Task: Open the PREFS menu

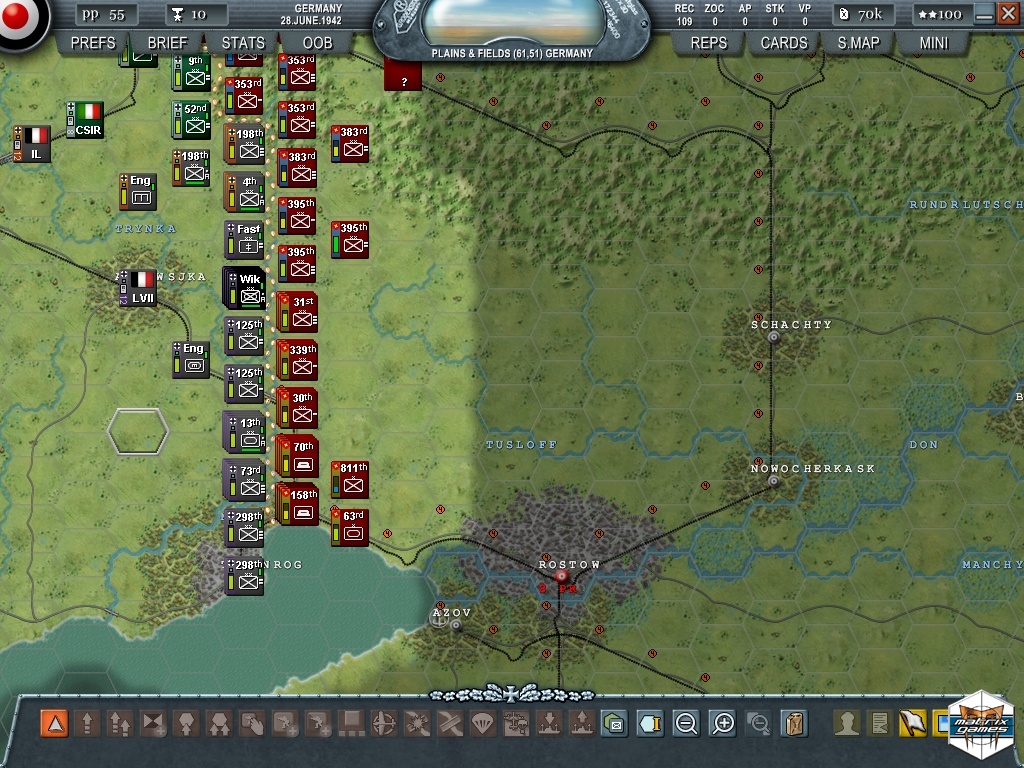Action: 93,43
